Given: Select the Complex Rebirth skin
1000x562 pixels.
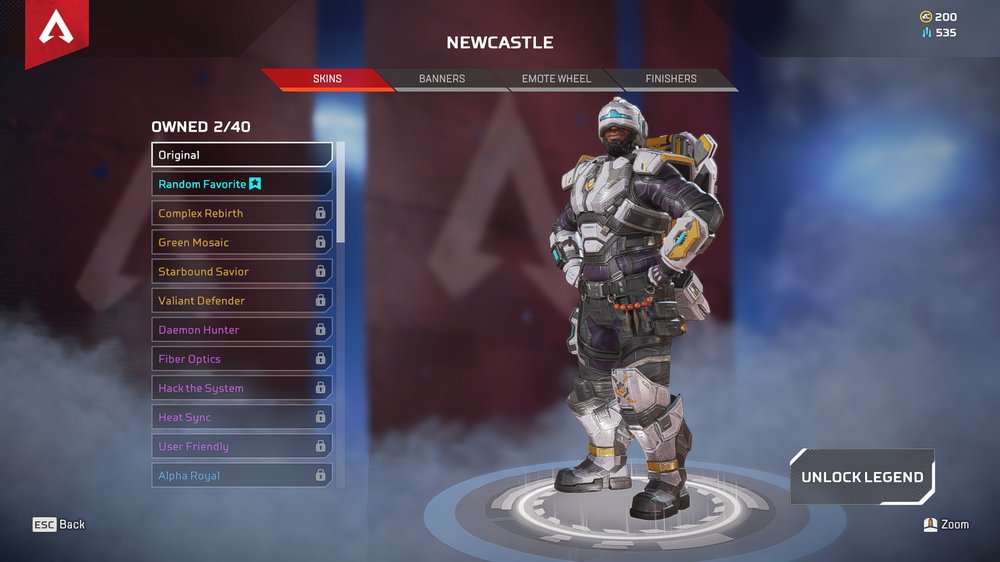Looking at the screenshot, I should pos(242,213).
